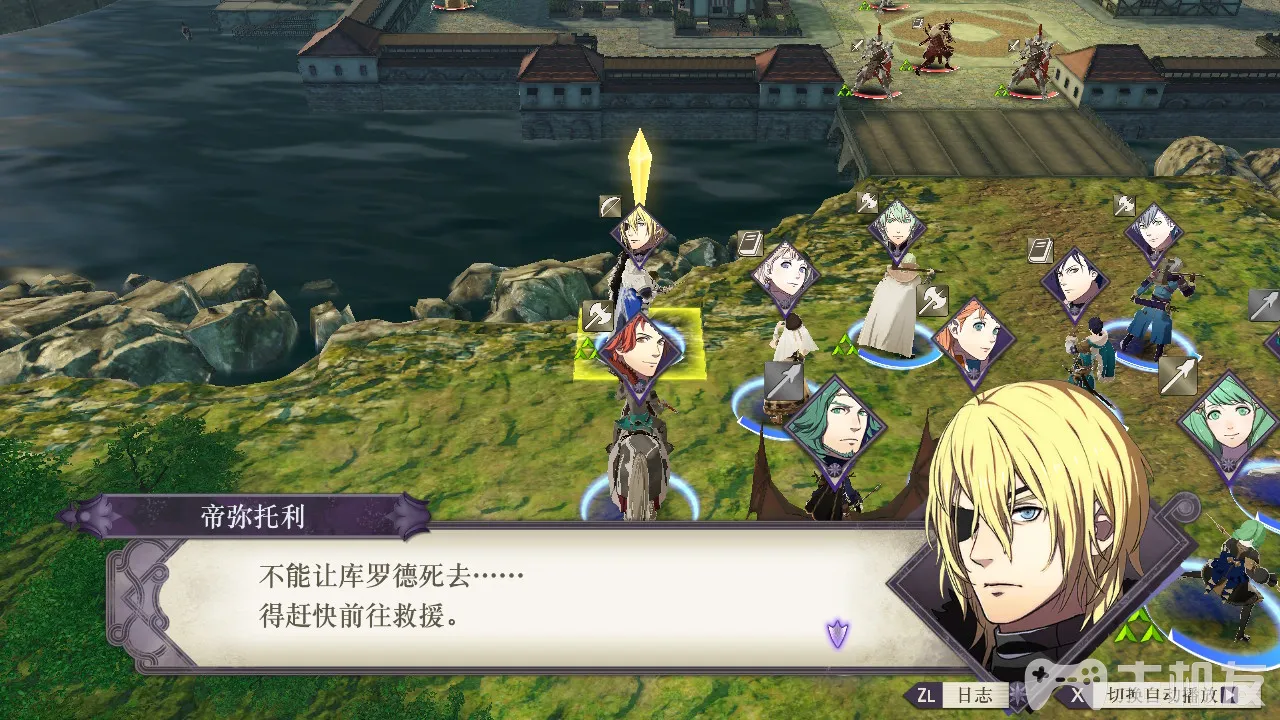
Task: Choose the red-haired unit on the highlighted tile
Action: tap(640, 351)
